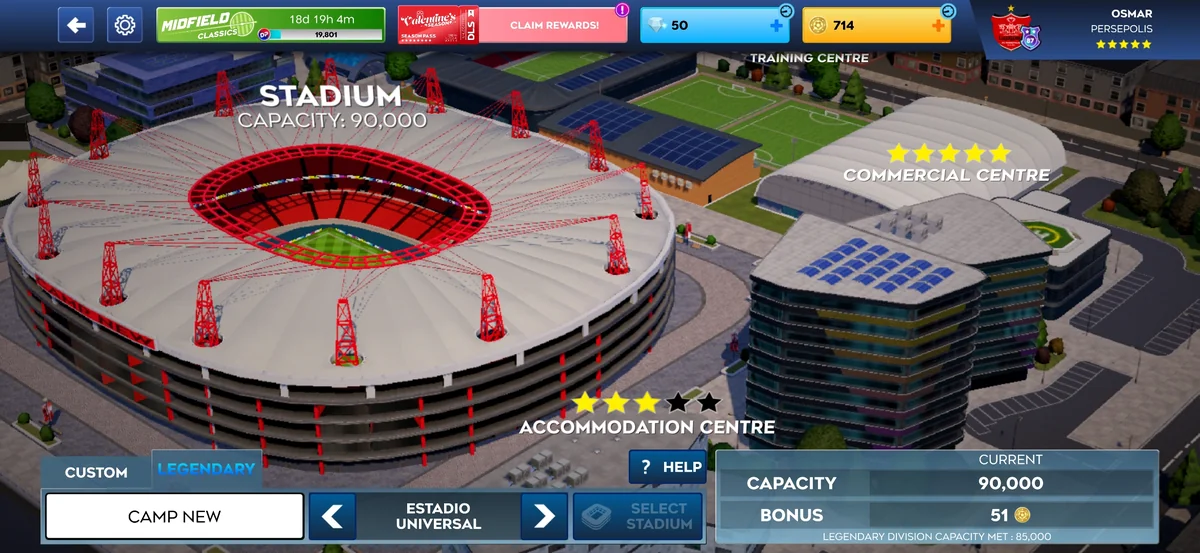Click the Select Stadium button

(637, 516)
